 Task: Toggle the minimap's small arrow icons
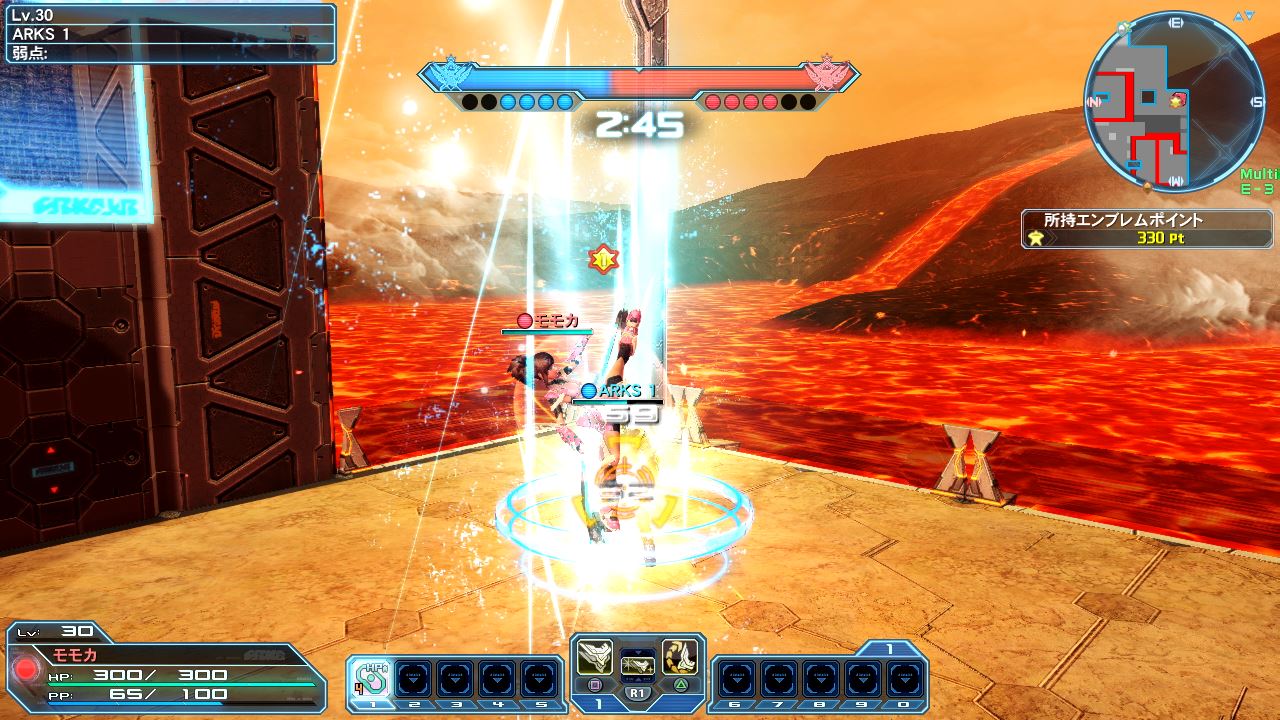[x=1245, y=16]
